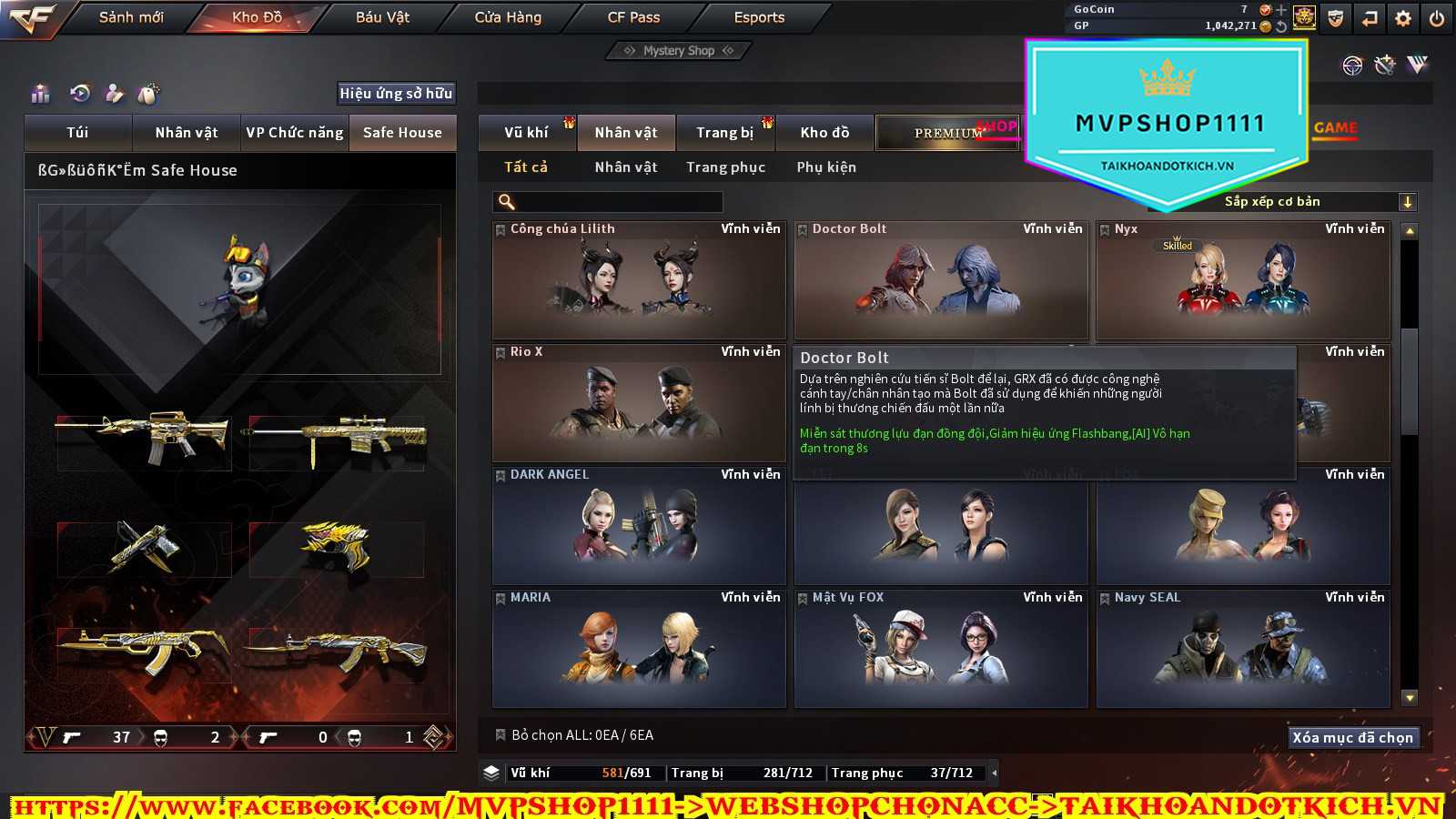Open the Cửa Hàng shop
This screenshot has height=819, width=1456.
click(508, 17)
